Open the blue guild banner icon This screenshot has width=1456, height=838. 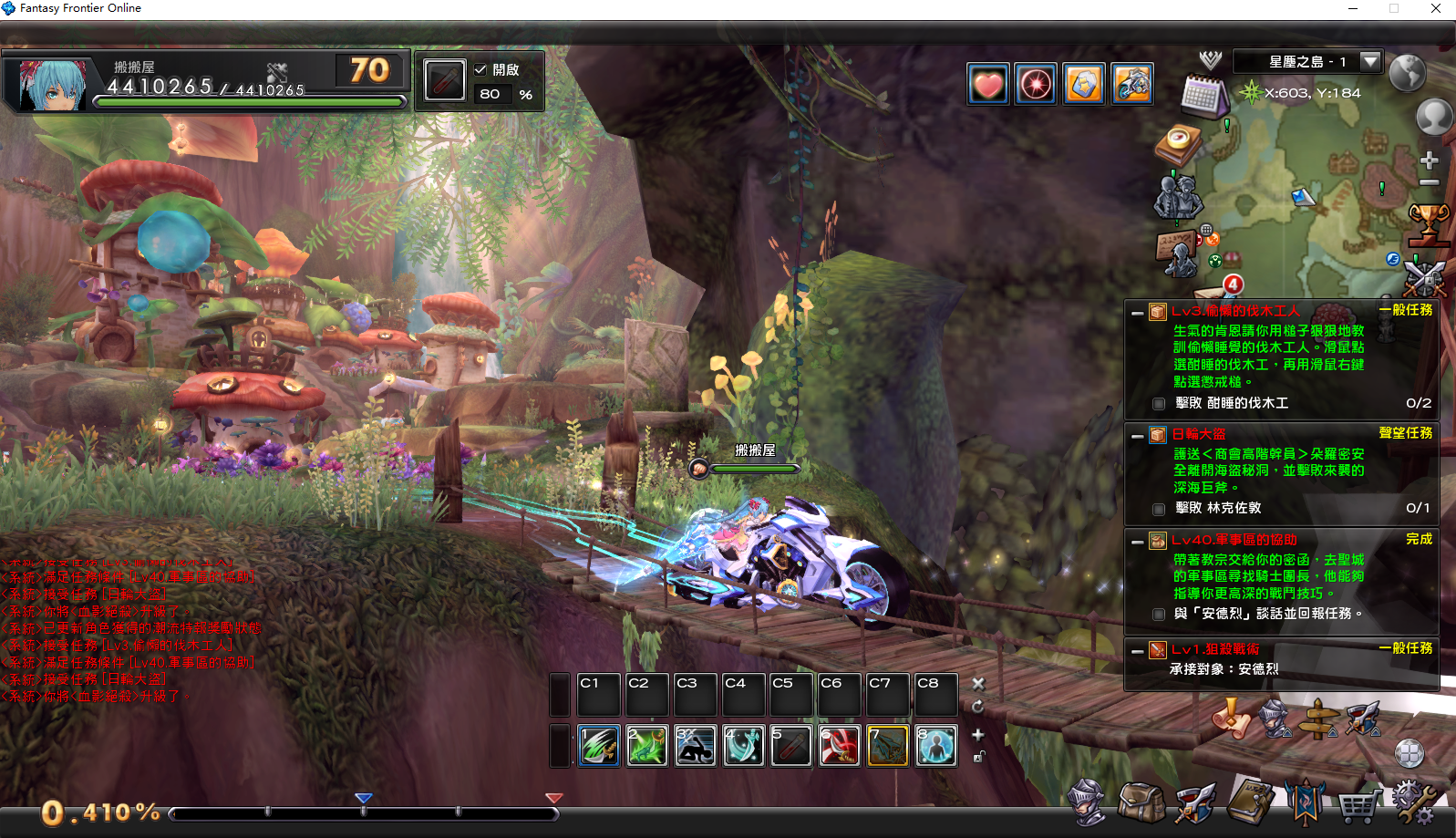point(1305,802)
